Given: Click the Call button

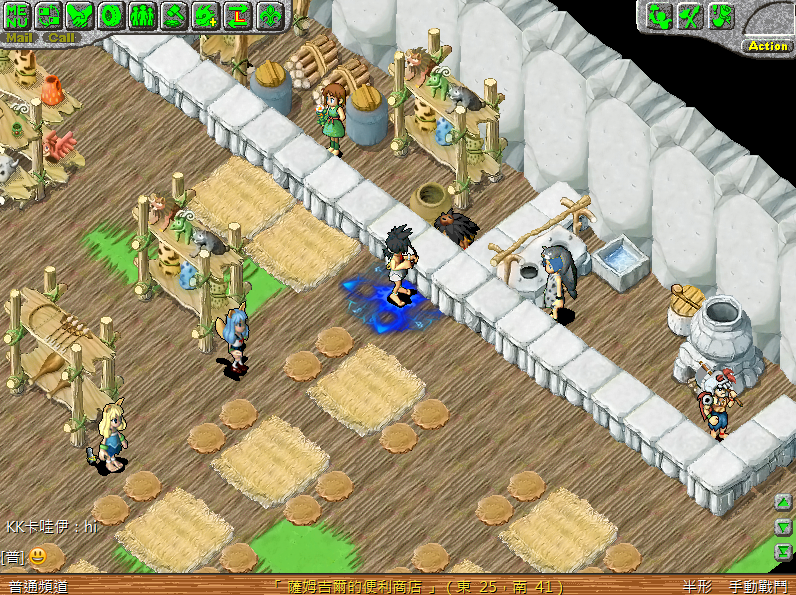Looking at the screenshot, I should point(61,38).
